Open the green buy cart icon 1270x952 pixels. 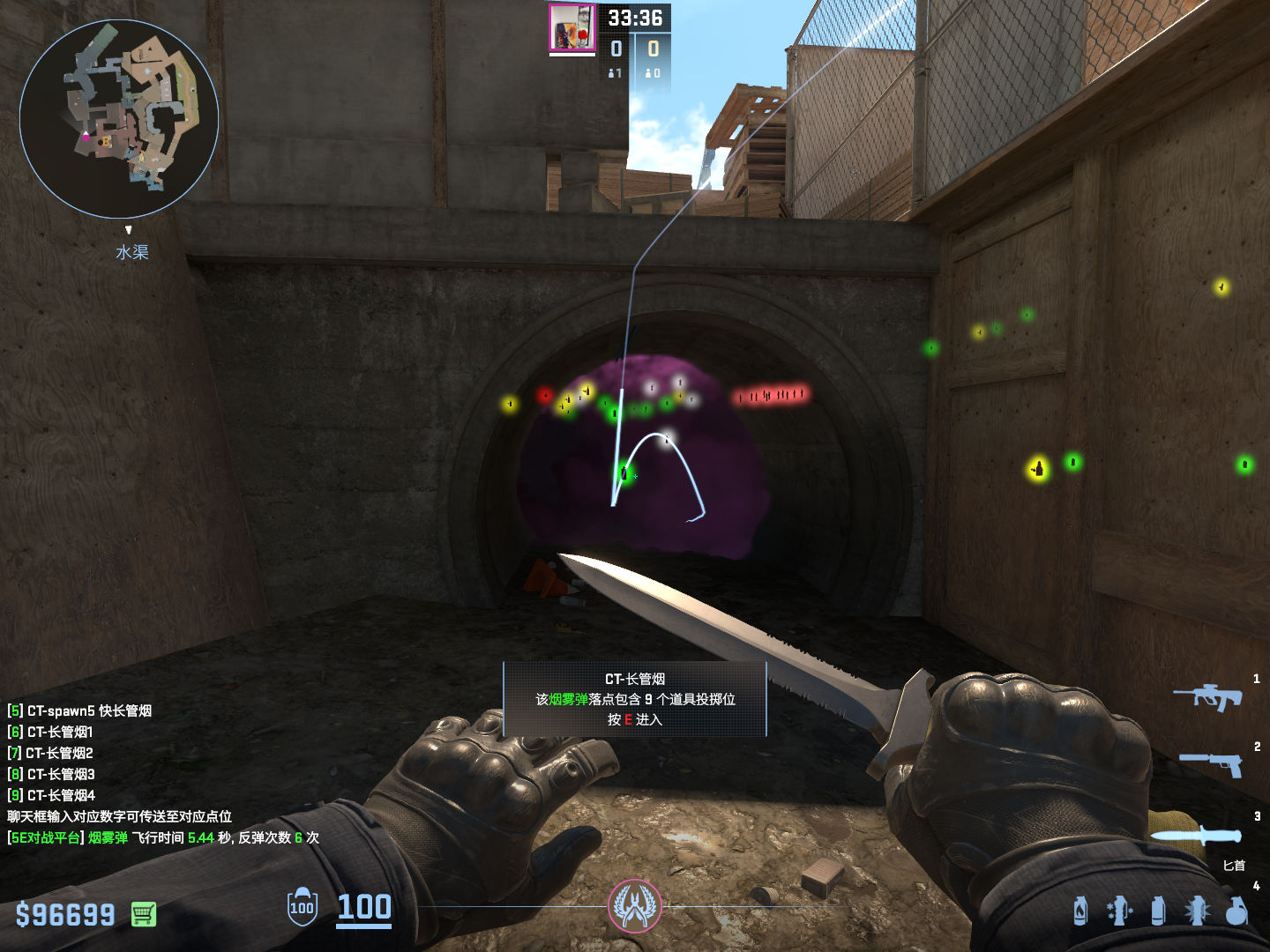click(144, 914)
